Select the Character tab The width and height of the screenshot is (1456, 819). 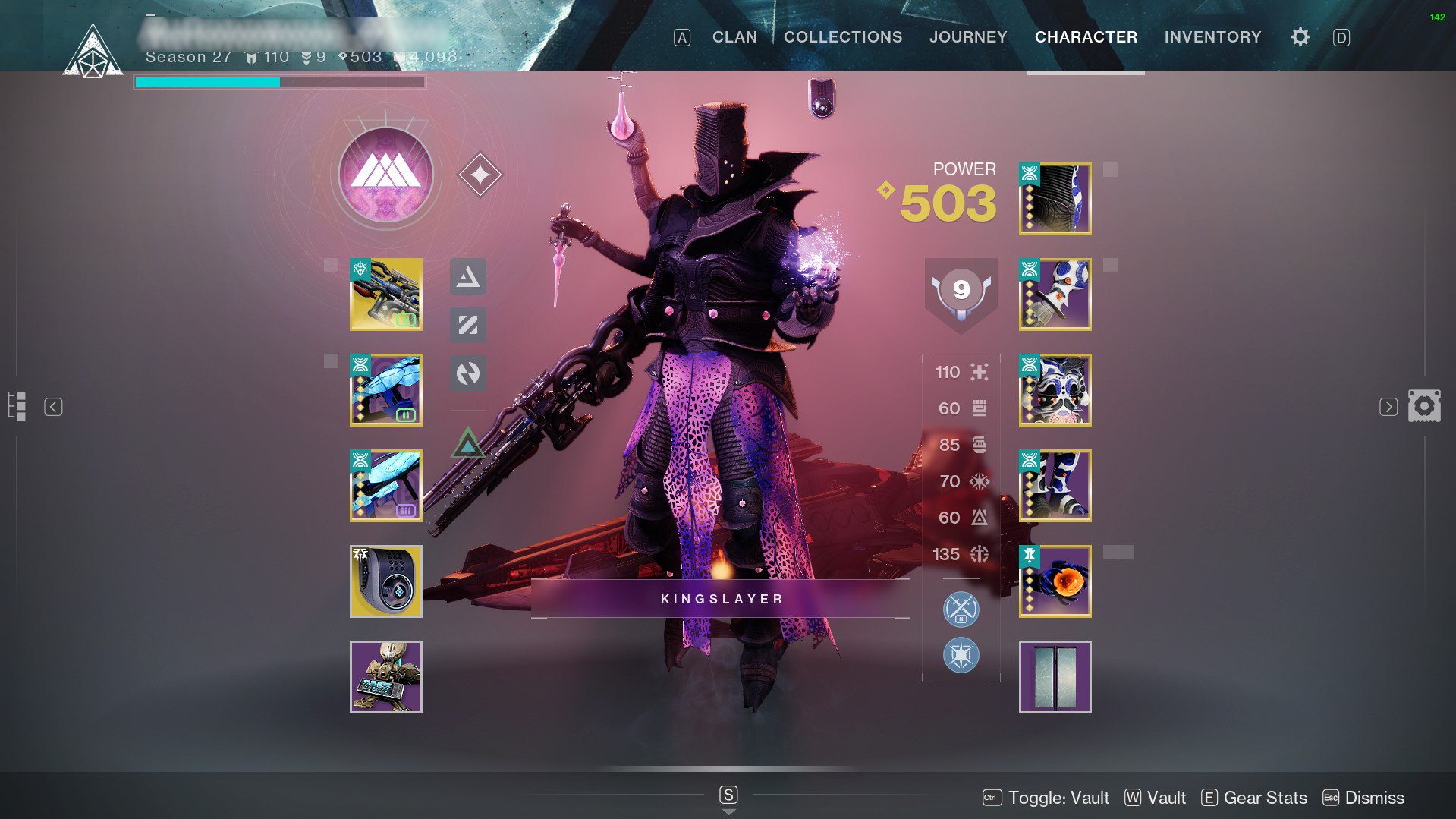tap(1086, 37)
